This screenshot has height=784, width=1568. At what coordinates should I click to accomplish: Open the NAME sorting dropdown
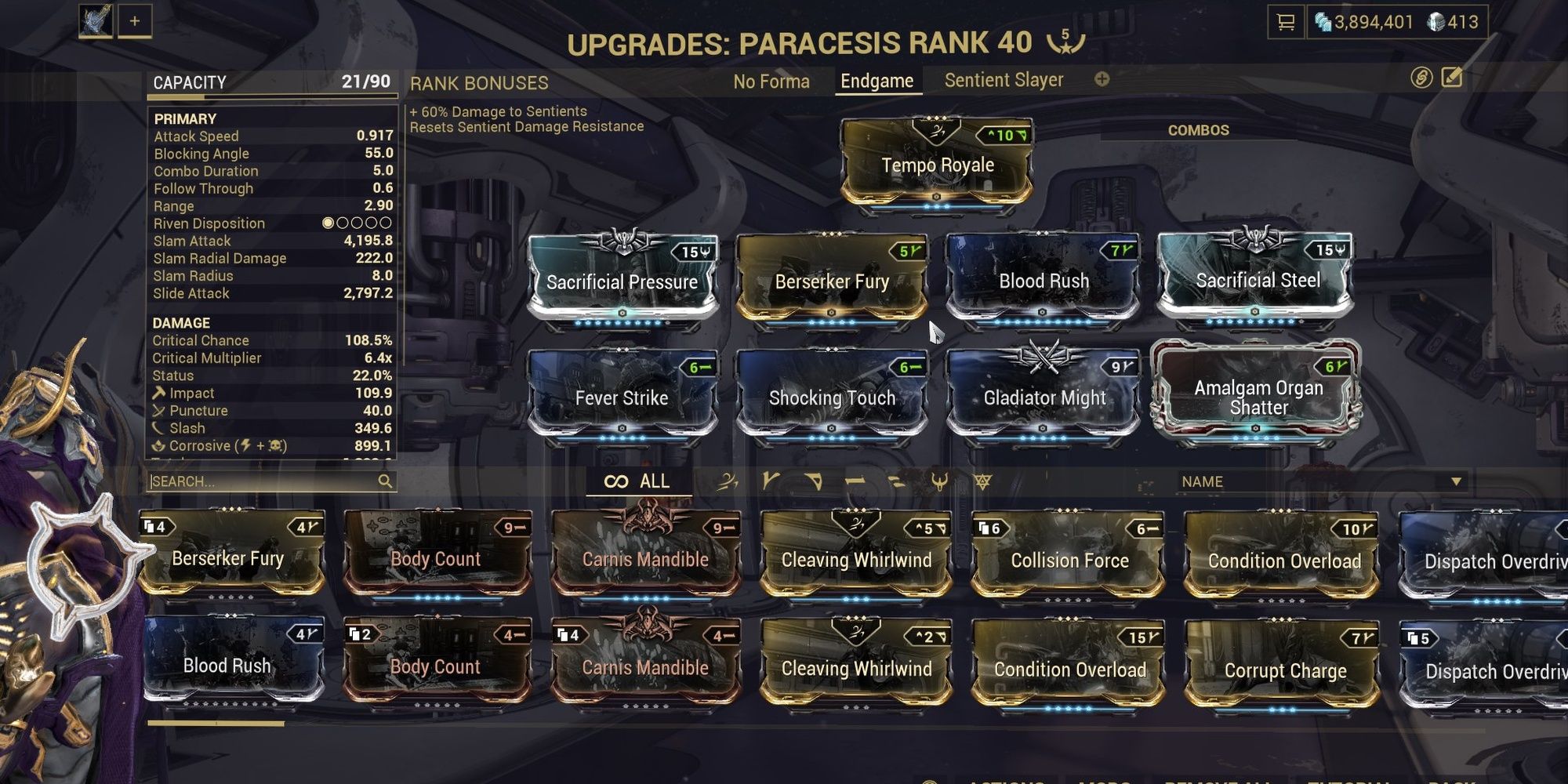[1317, 481]
